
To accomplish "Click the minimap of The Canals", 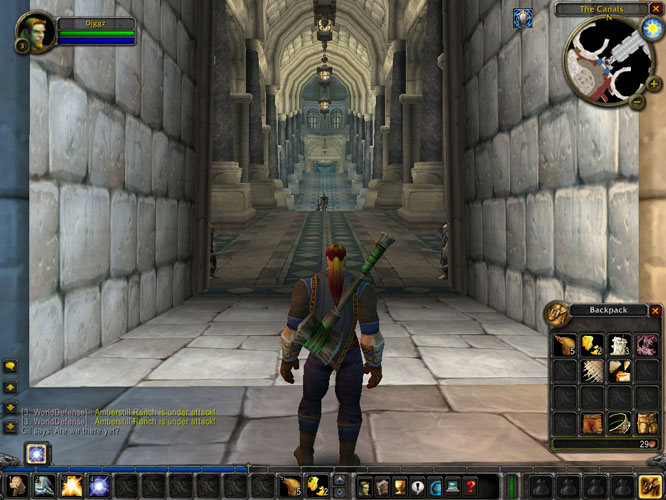I will click(x=605, y=60).
